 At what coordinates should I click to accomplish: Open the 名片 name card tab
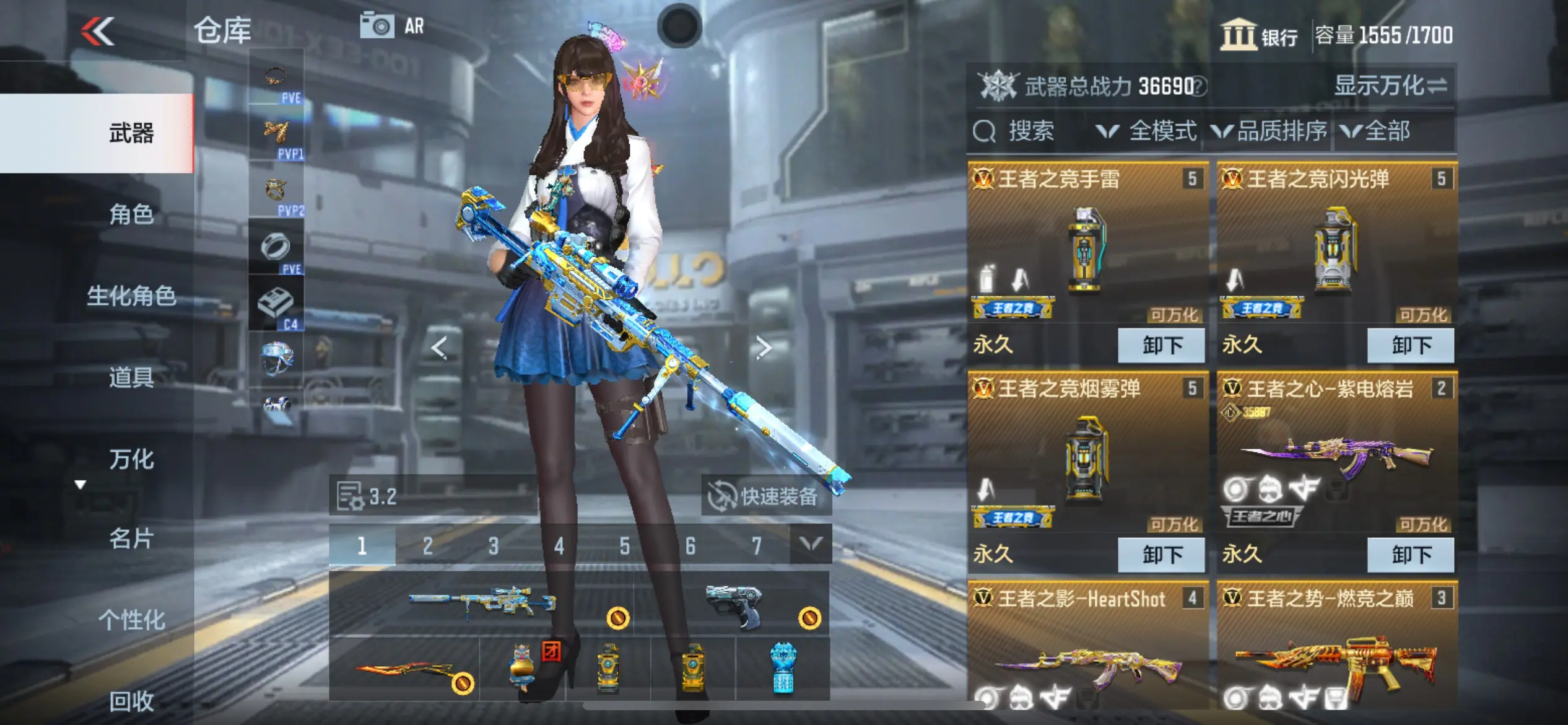(131, 538)
